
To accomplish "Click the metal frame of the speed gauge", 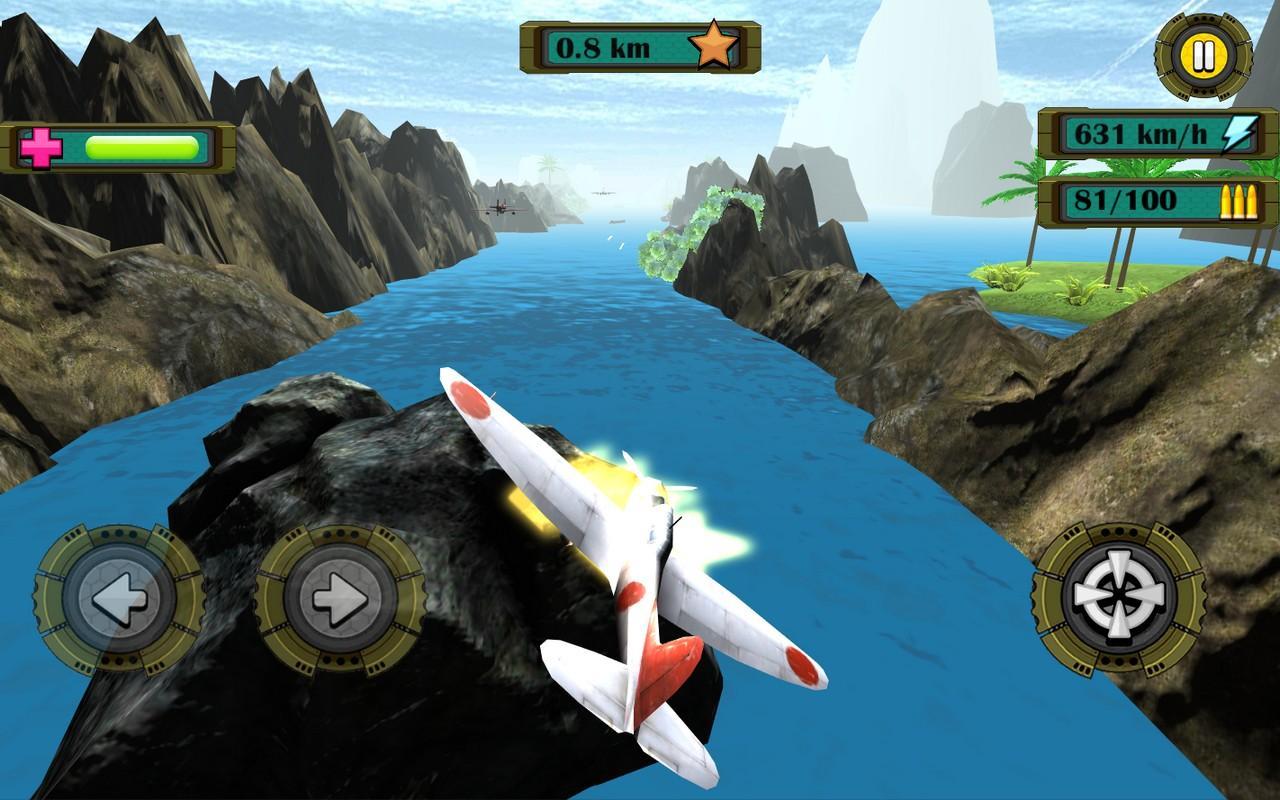I will coord(1047,135).
